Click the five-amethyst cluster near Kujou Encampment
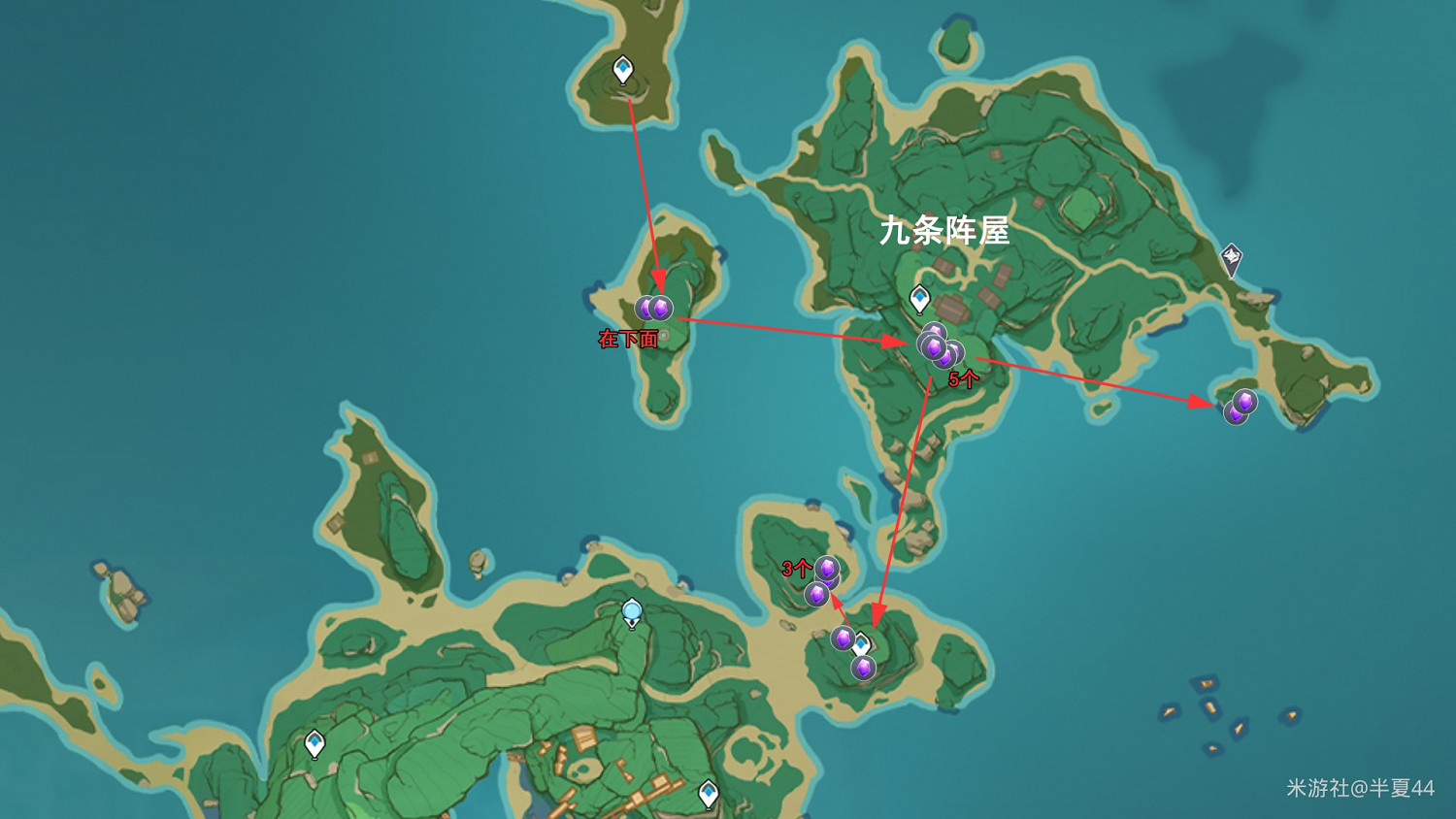Screen dimensions: 1456x819 (937, 347)
